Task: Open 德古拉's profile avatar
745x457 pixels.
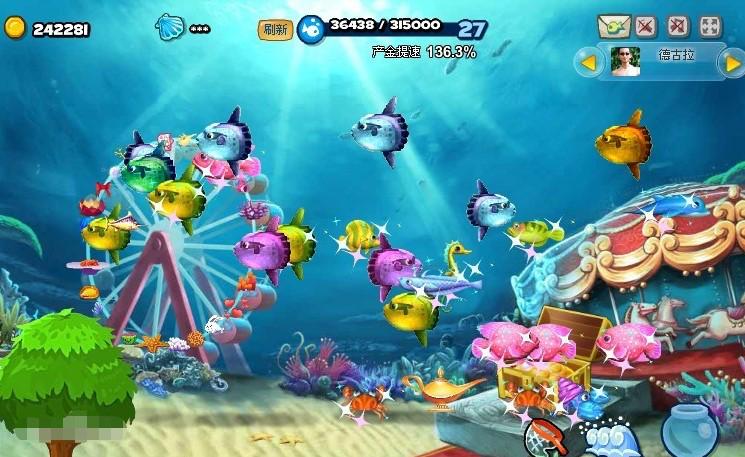Action: (x=626, y=62)
